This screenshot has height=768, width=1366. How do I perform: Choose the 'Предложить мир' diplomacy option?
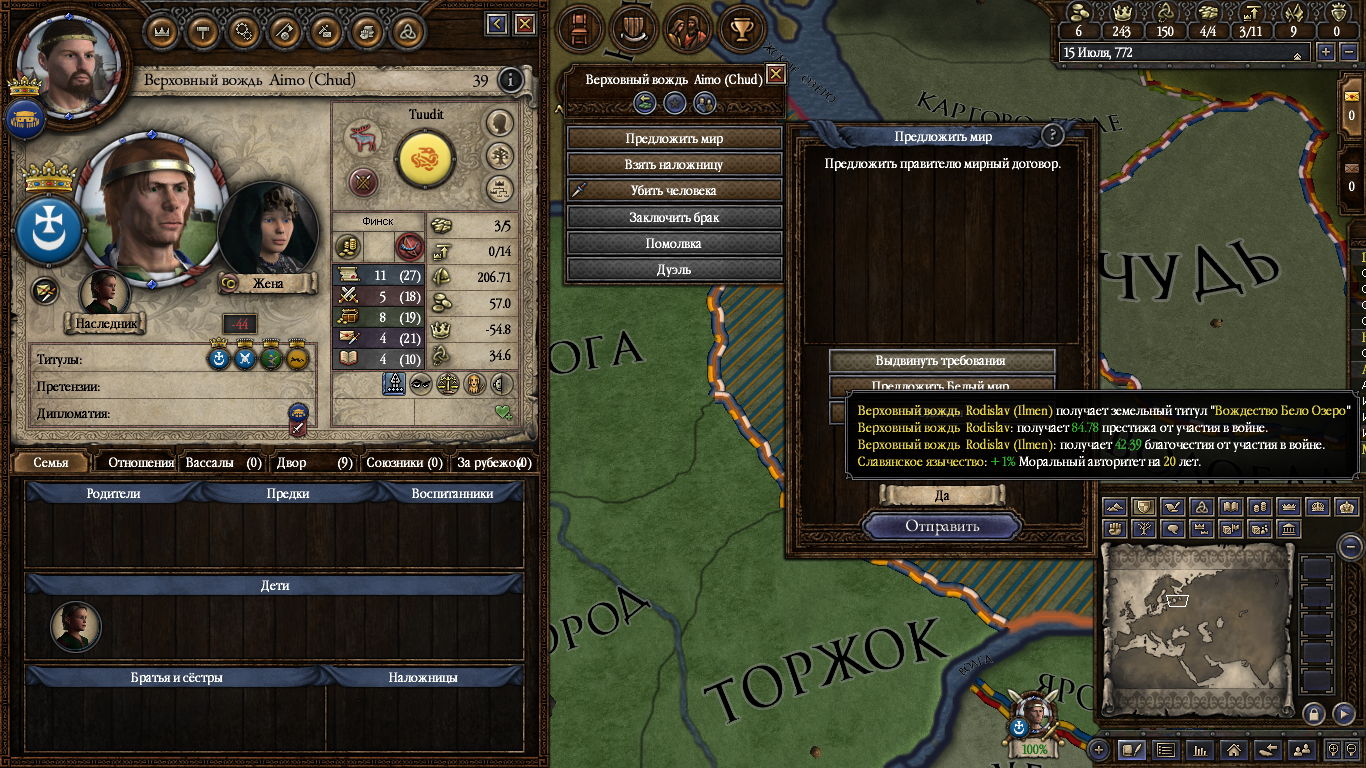tap(674, 139)
